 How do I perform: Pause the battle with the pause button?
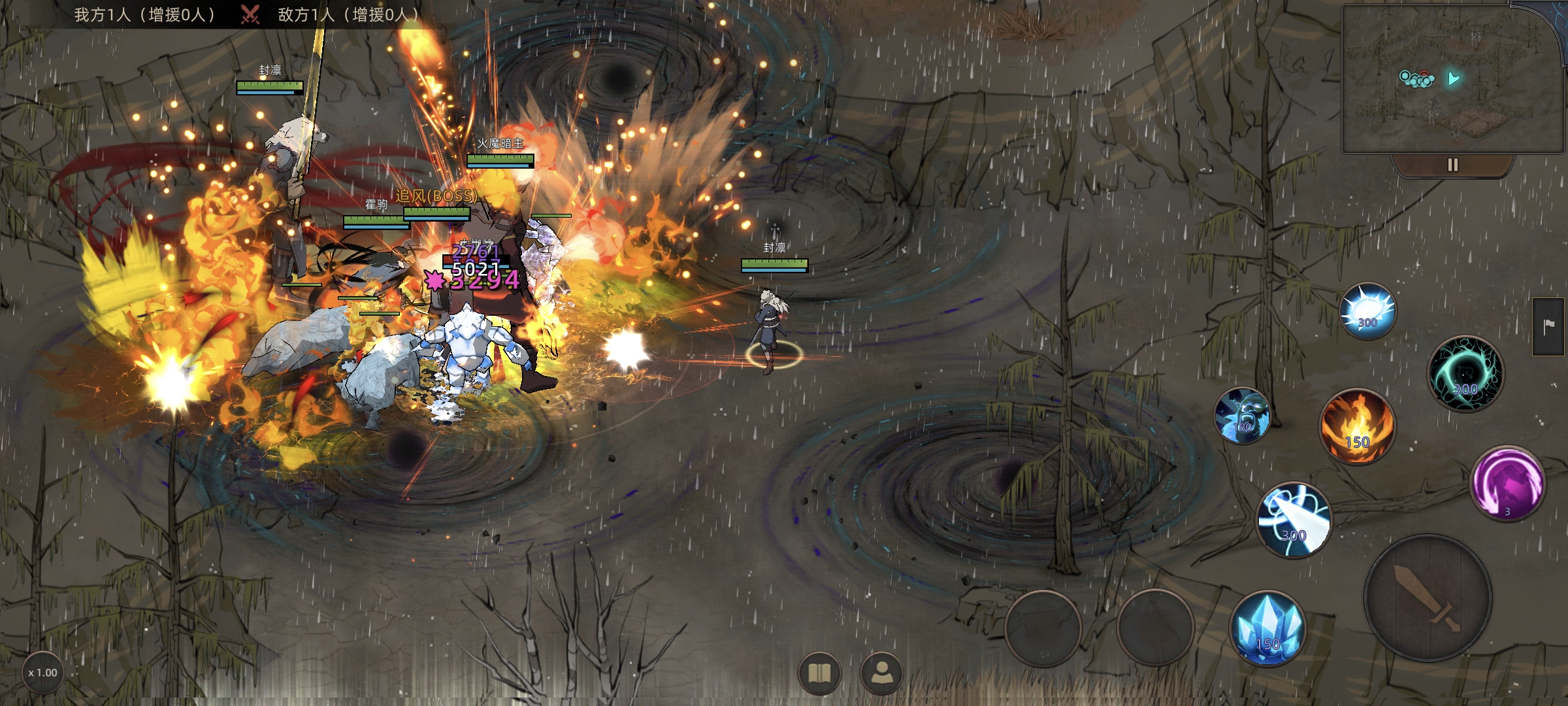[x=1452, y=165]
